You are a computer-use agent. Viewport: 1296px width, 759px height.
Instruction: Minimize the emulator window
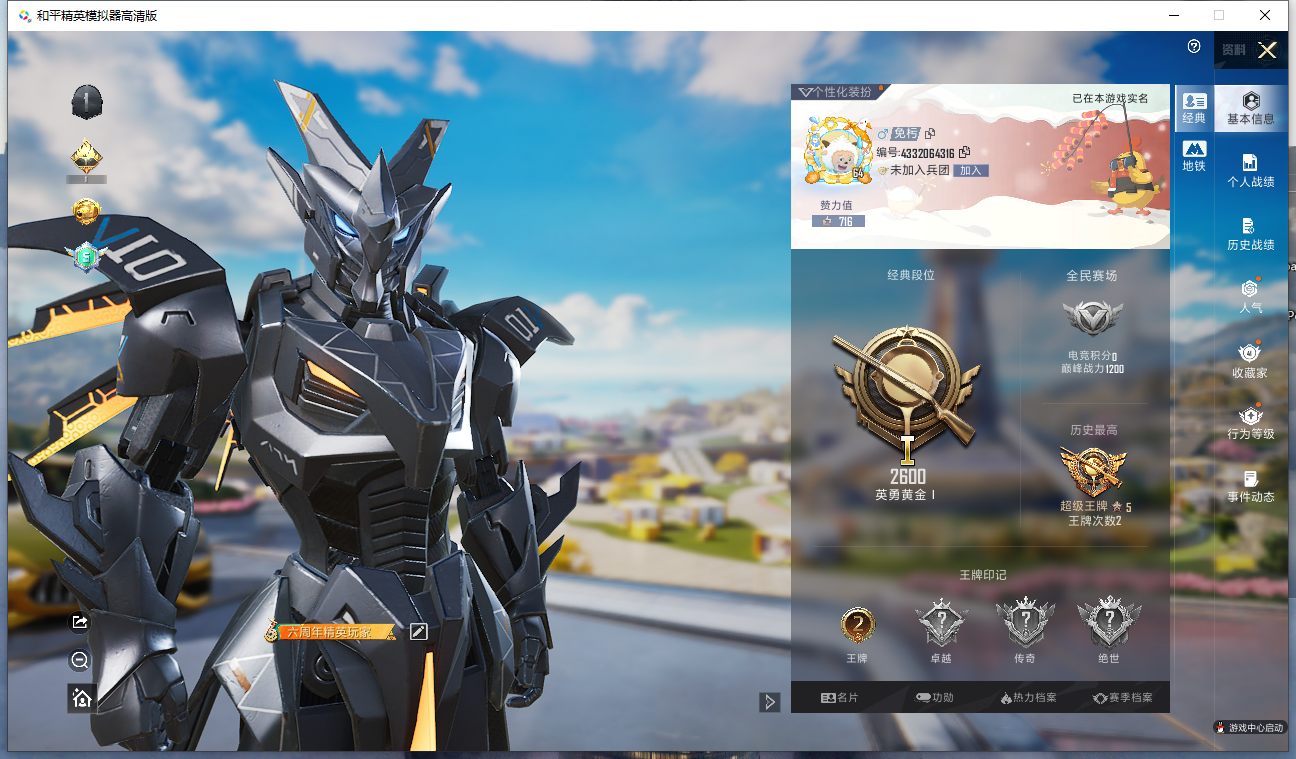click(x=1173, y=15)
